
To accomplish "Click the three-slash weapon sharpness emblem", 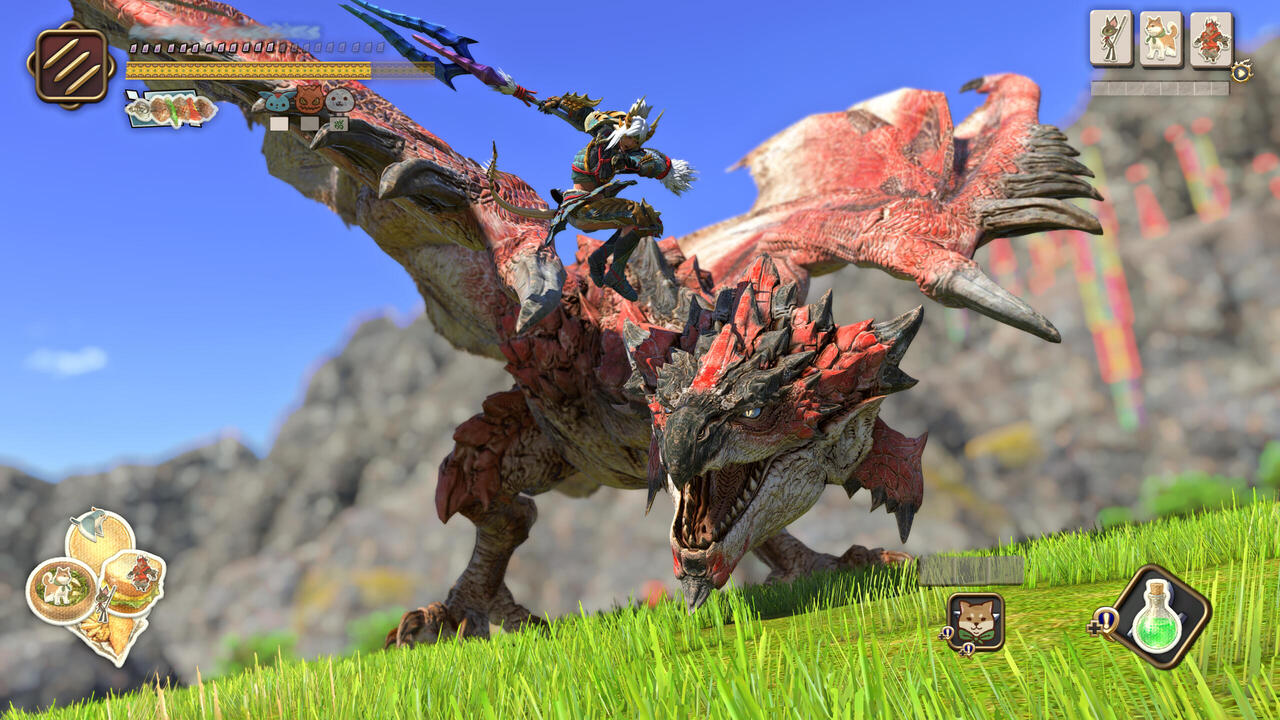I will pyautogui.click(x=70, y=65).
